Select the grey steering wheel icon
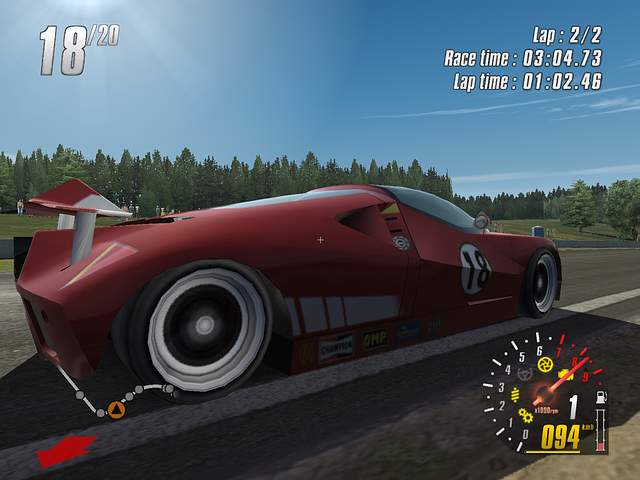Screen dimensions: 640x480 tap(525, 375)
